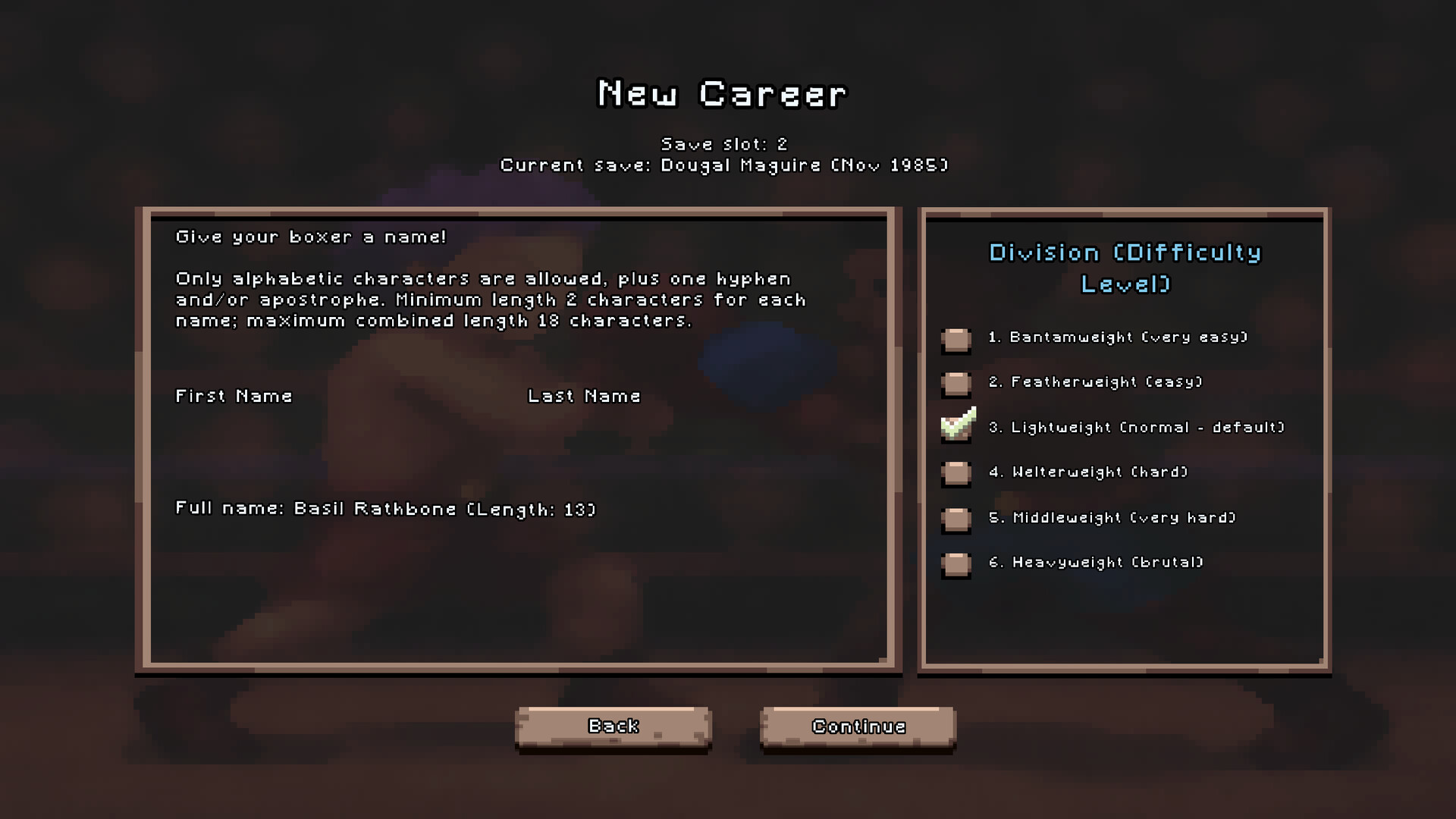Choose the Featherweight (easy) difficulty

pyautogui.click(x=955, y=386)
